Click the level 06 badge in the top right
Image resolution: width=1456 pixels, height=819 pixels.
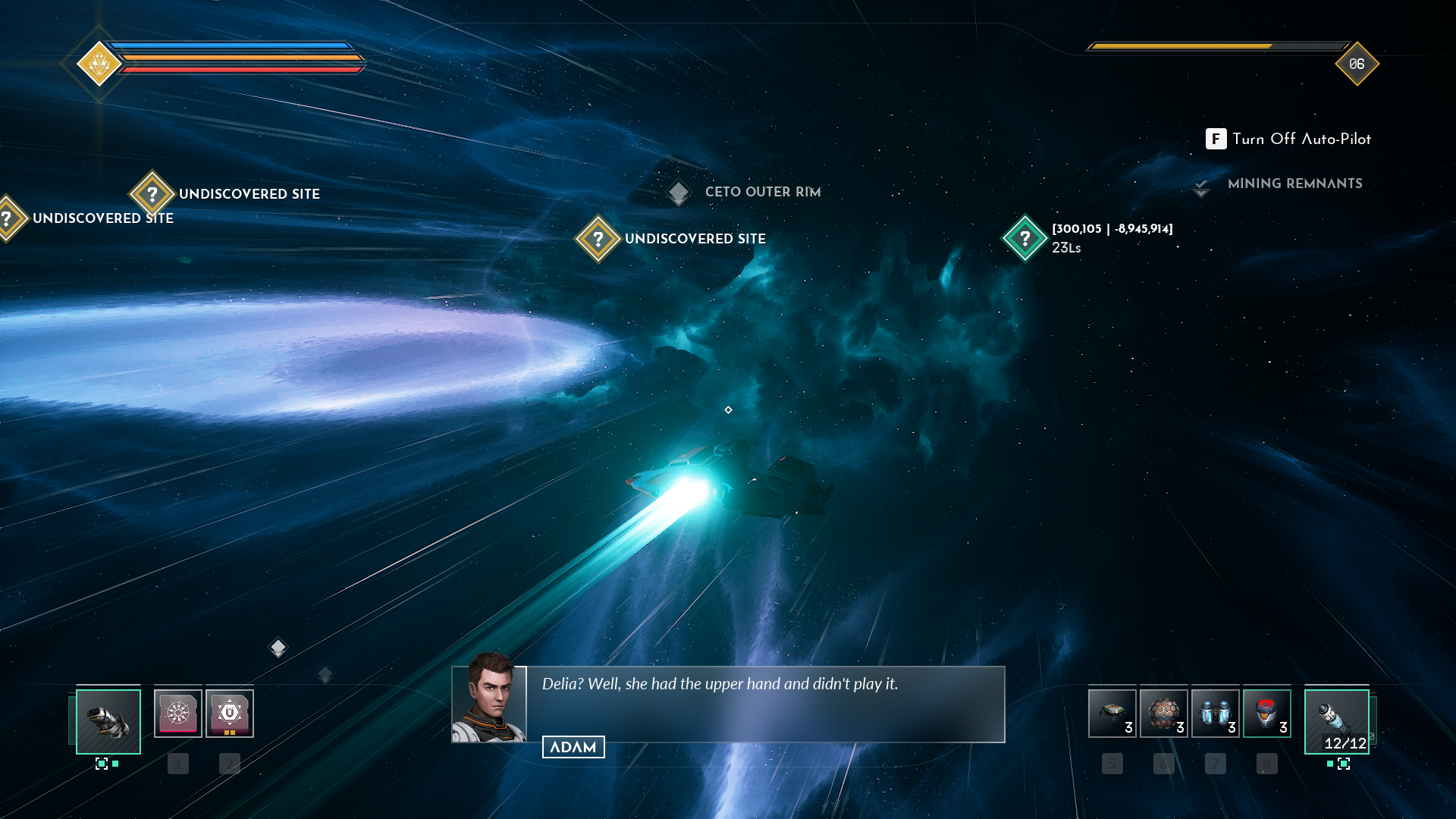tap(1357, 64)
